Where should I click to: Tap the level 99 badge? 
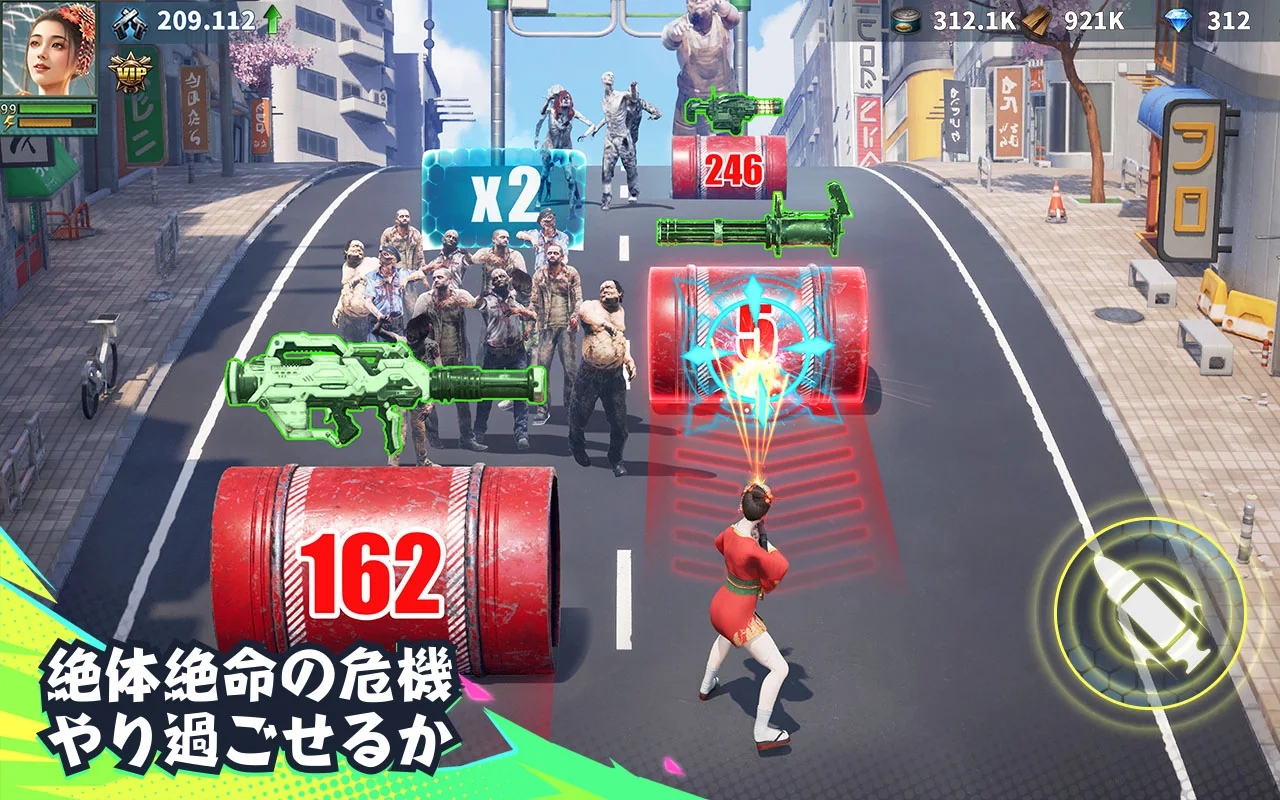pyautogui.click(x=7, y=107)
